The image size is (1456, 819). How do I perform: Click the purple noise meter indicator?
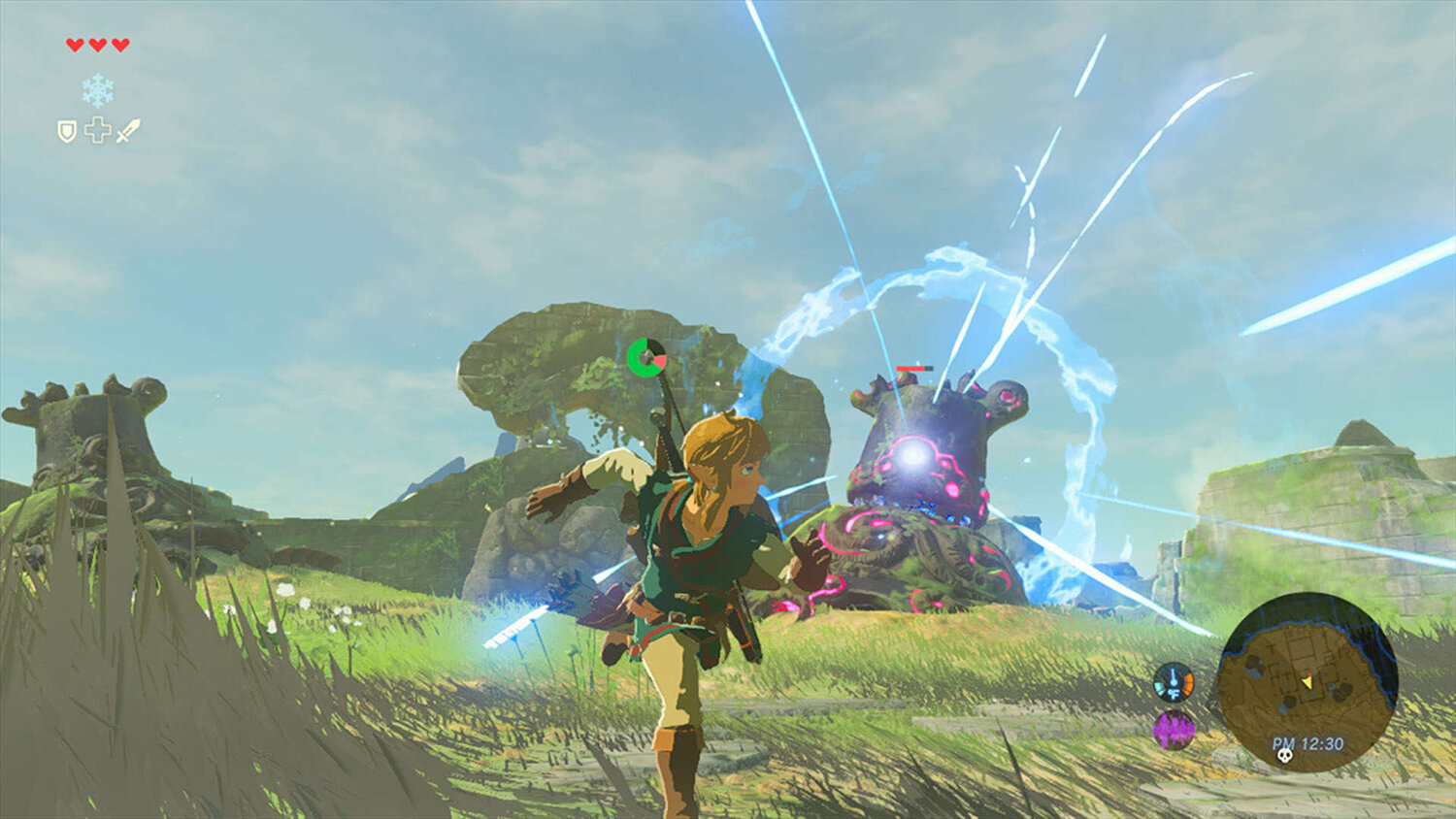1172,729
